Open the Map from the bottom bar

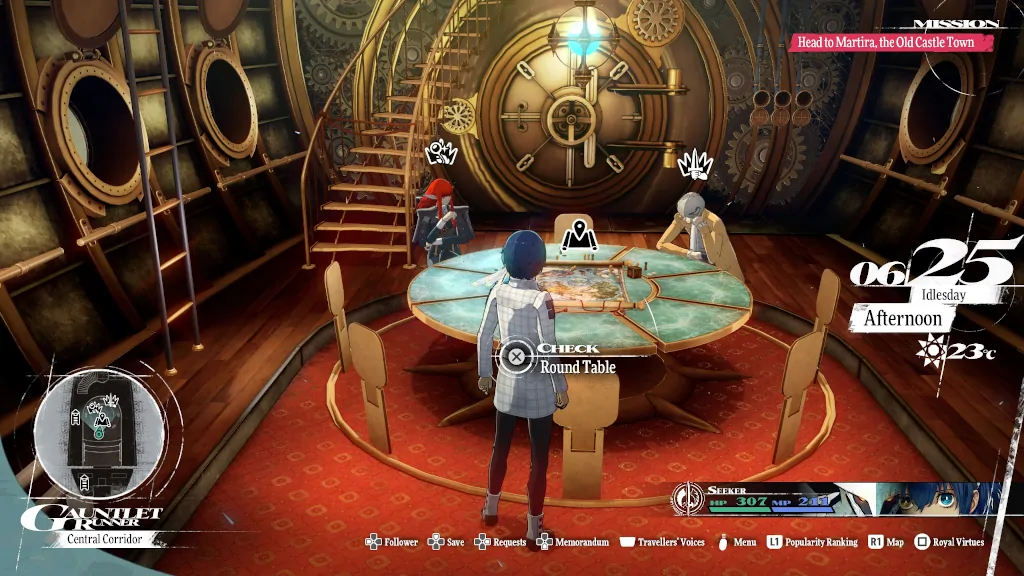886,542
